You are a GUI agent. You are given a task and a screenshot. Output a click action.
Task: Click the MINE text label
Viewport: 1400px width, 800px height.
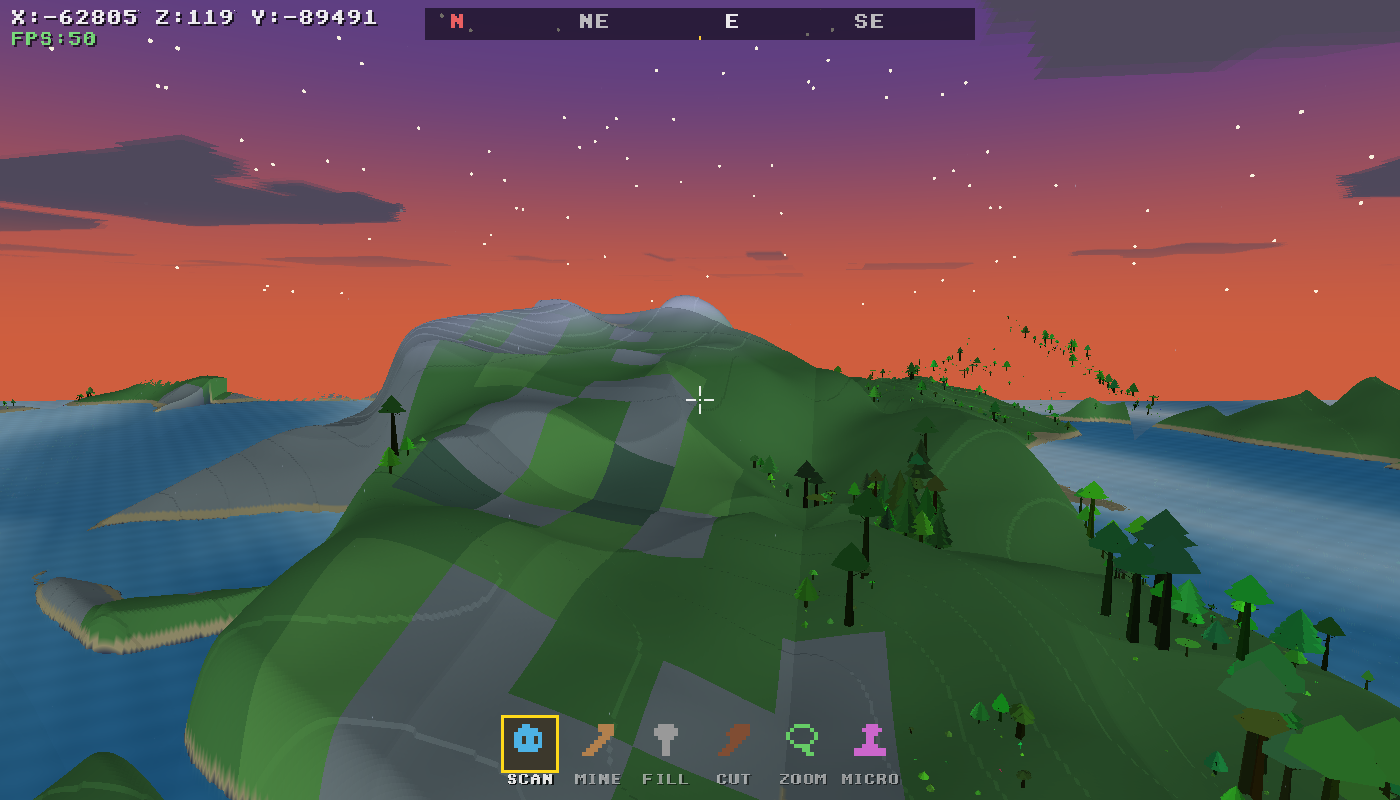597,778
